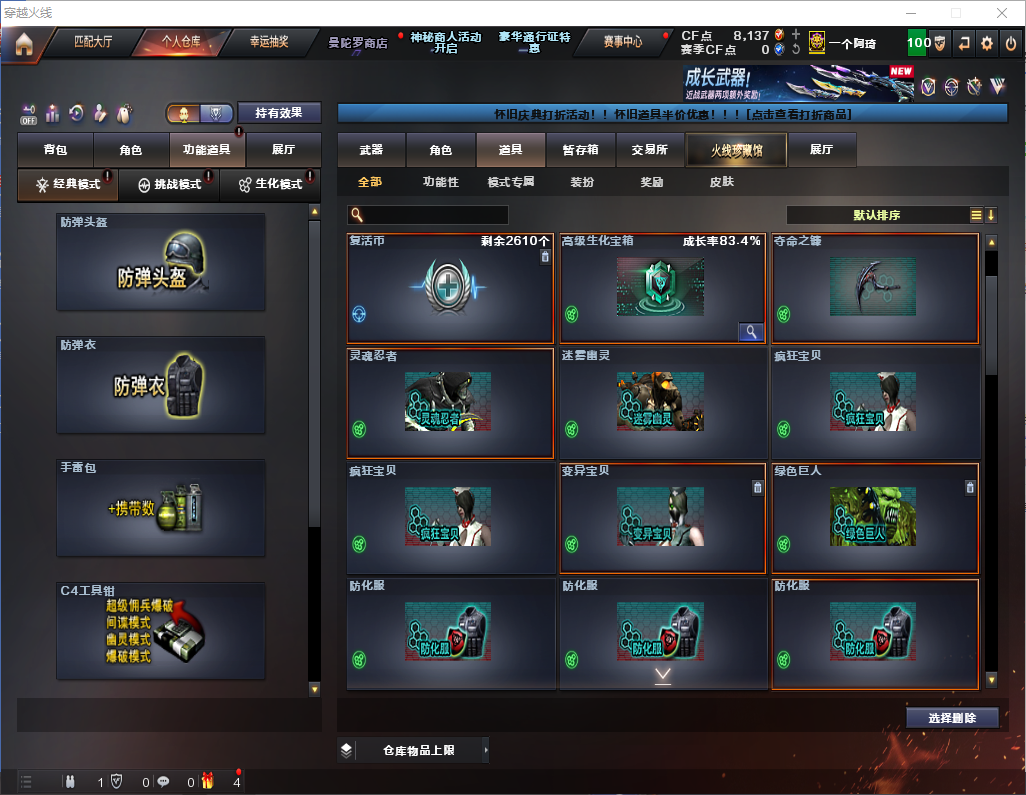Open the 赛事中心 tournament center
This screenshot has height=795, width=1026.
[622, 42]
